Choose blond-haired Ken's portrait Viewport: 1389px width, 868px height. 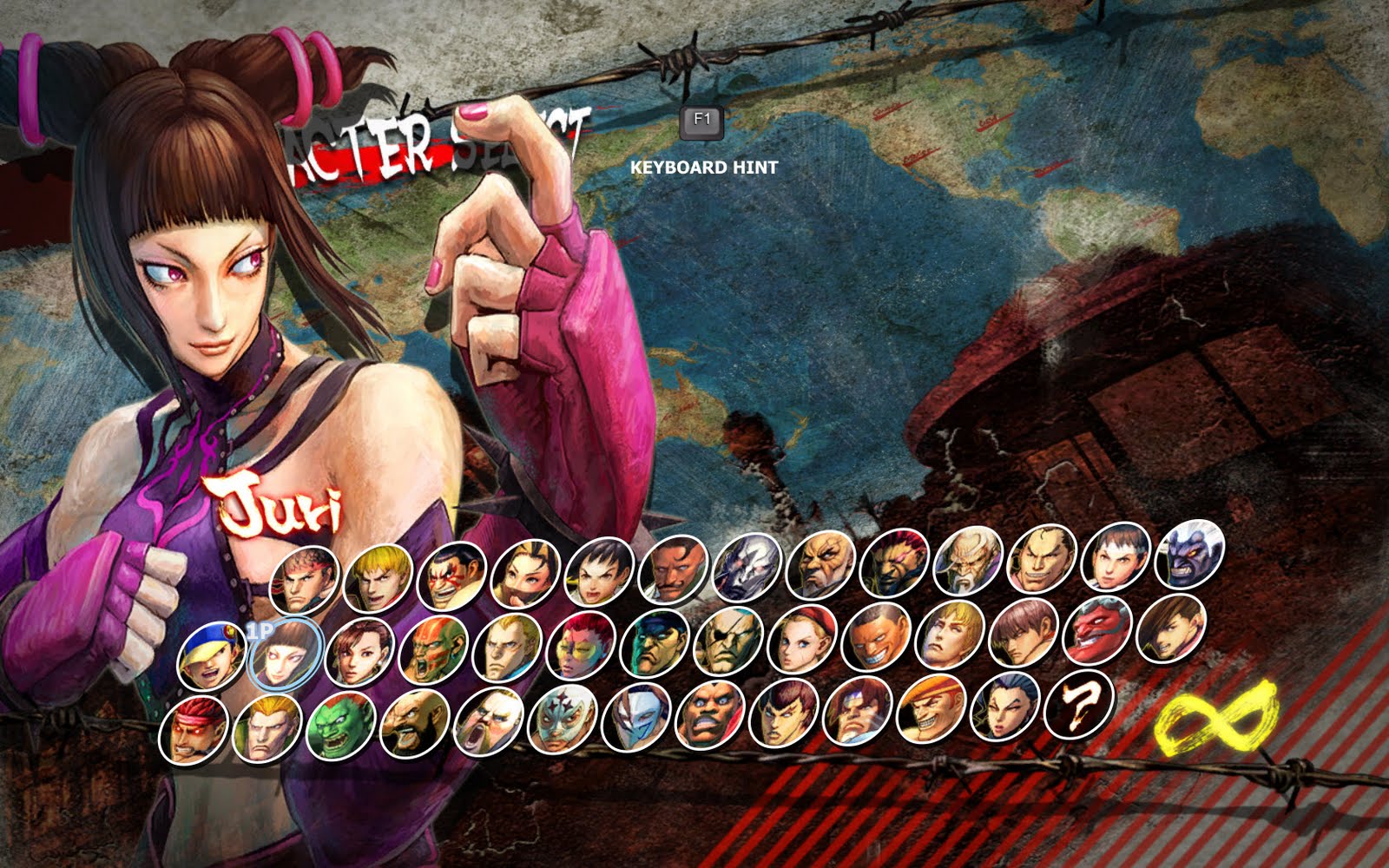378,577
